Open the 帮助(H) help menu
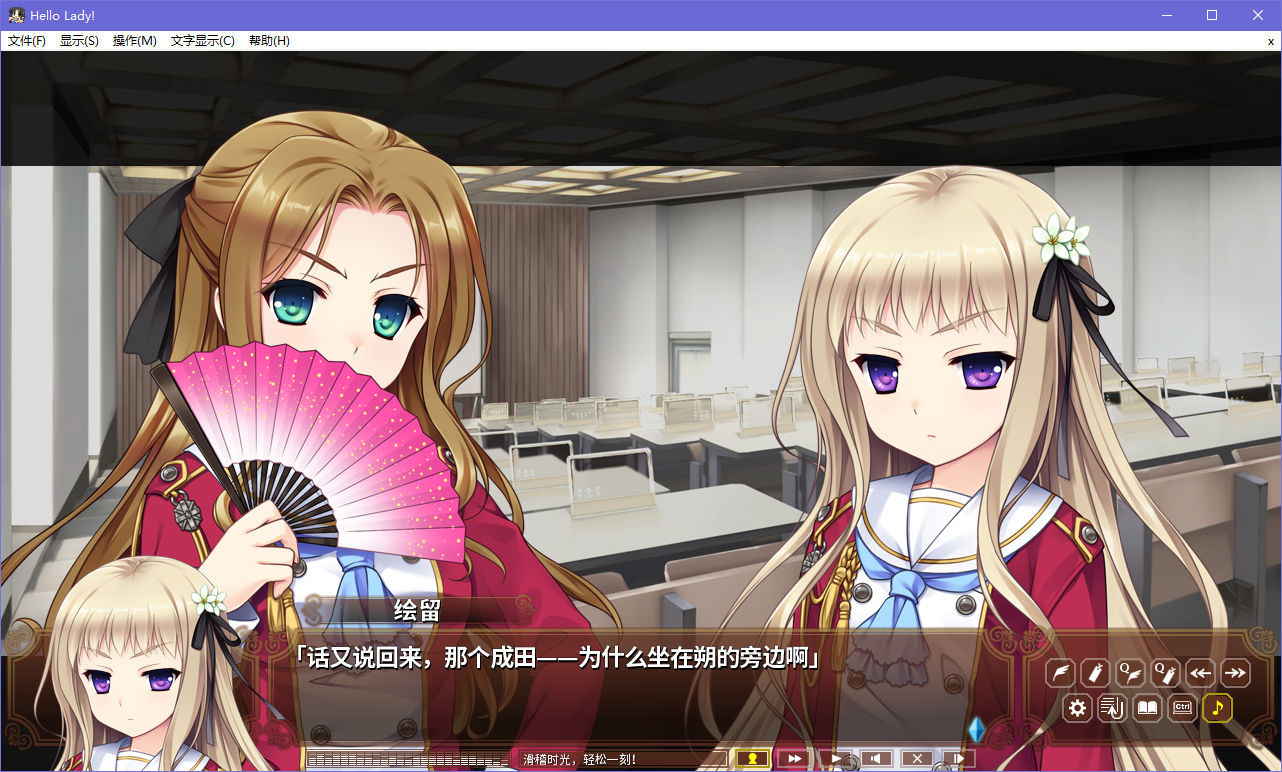 pyautogui.click(x=269, y=41)
